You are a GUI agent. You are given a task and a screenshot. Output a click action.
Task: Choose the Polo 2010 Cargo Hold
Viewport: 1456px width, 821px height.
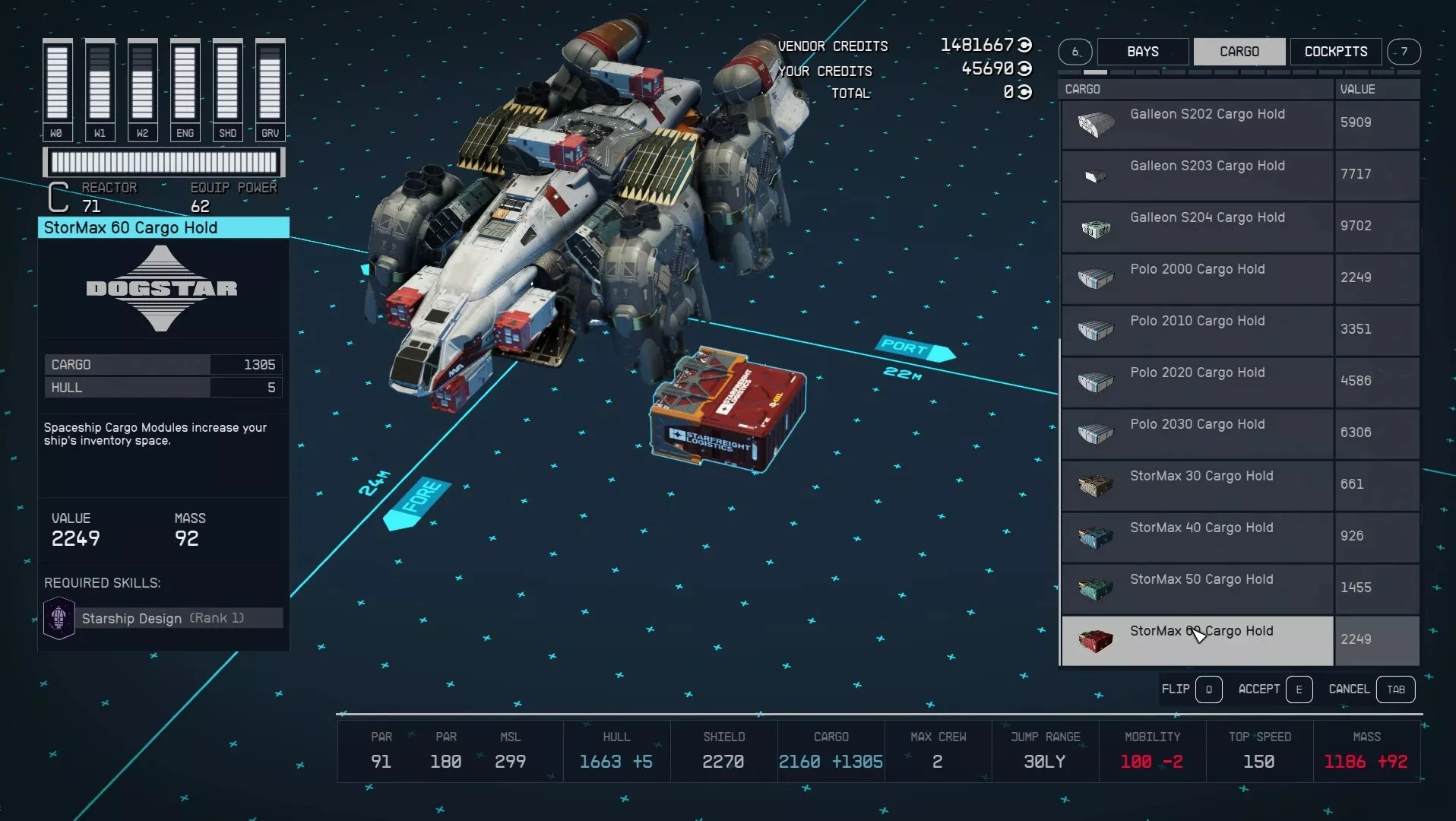[1198, 330]
